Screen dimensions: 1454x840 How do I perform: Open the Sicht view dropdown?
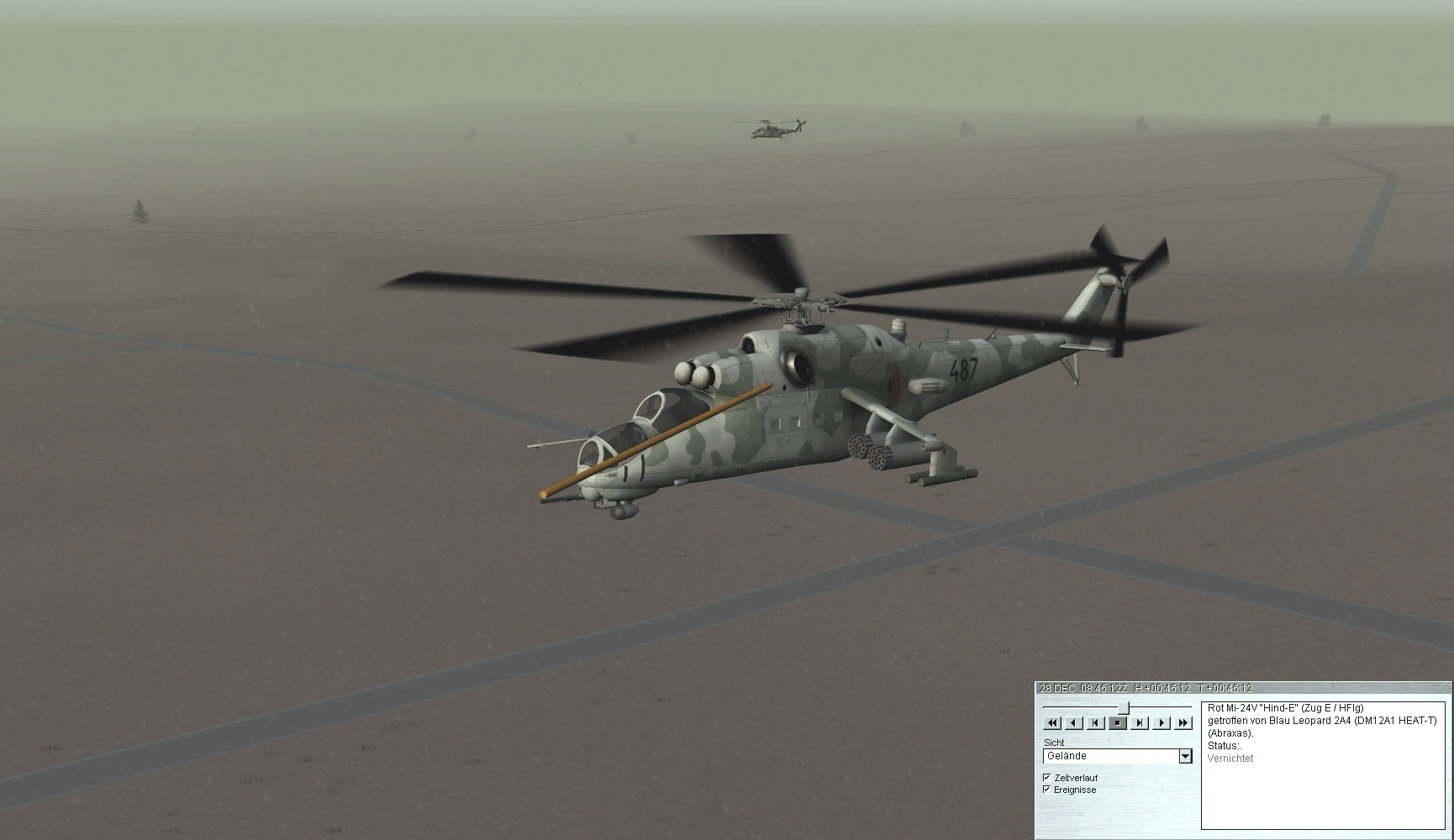point(1185,756)
